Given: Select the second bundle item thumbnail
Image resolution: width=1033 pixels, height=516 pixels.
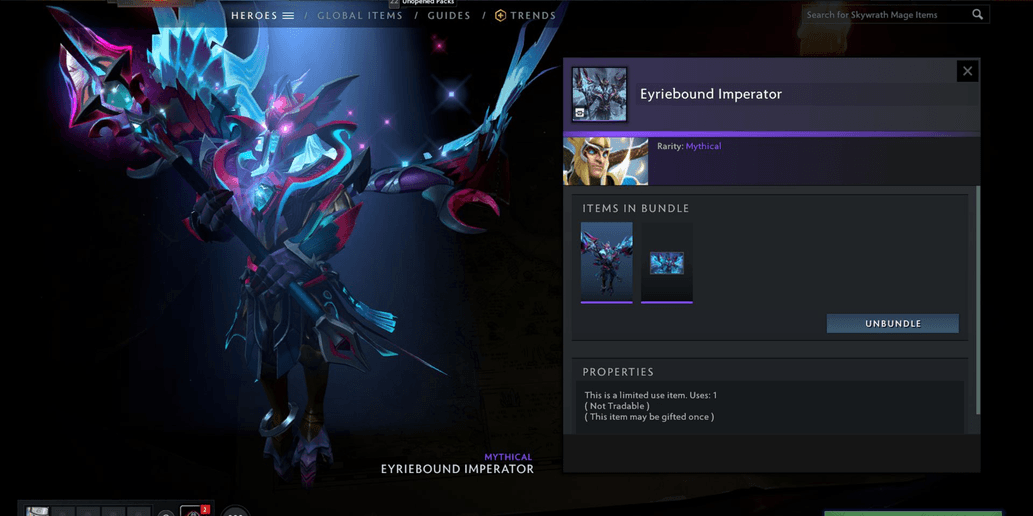Looking at the screenshot, I should (x=667, y=262).
